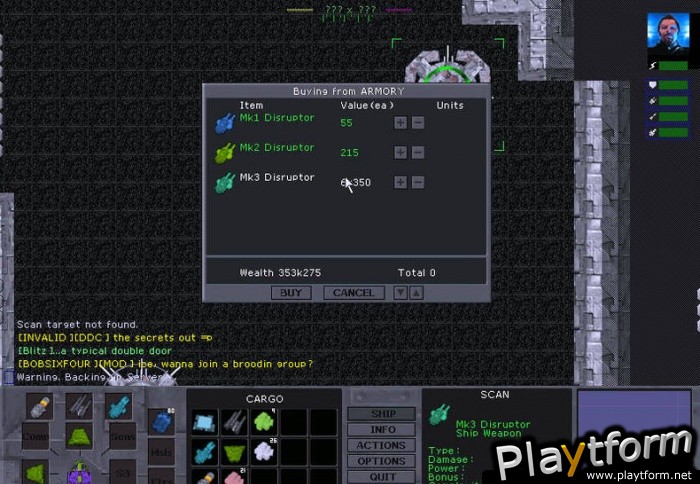The height and width of the screenshot is (484, 700).
Task: Open the INFO panel
Action: (x=381, y=430)
